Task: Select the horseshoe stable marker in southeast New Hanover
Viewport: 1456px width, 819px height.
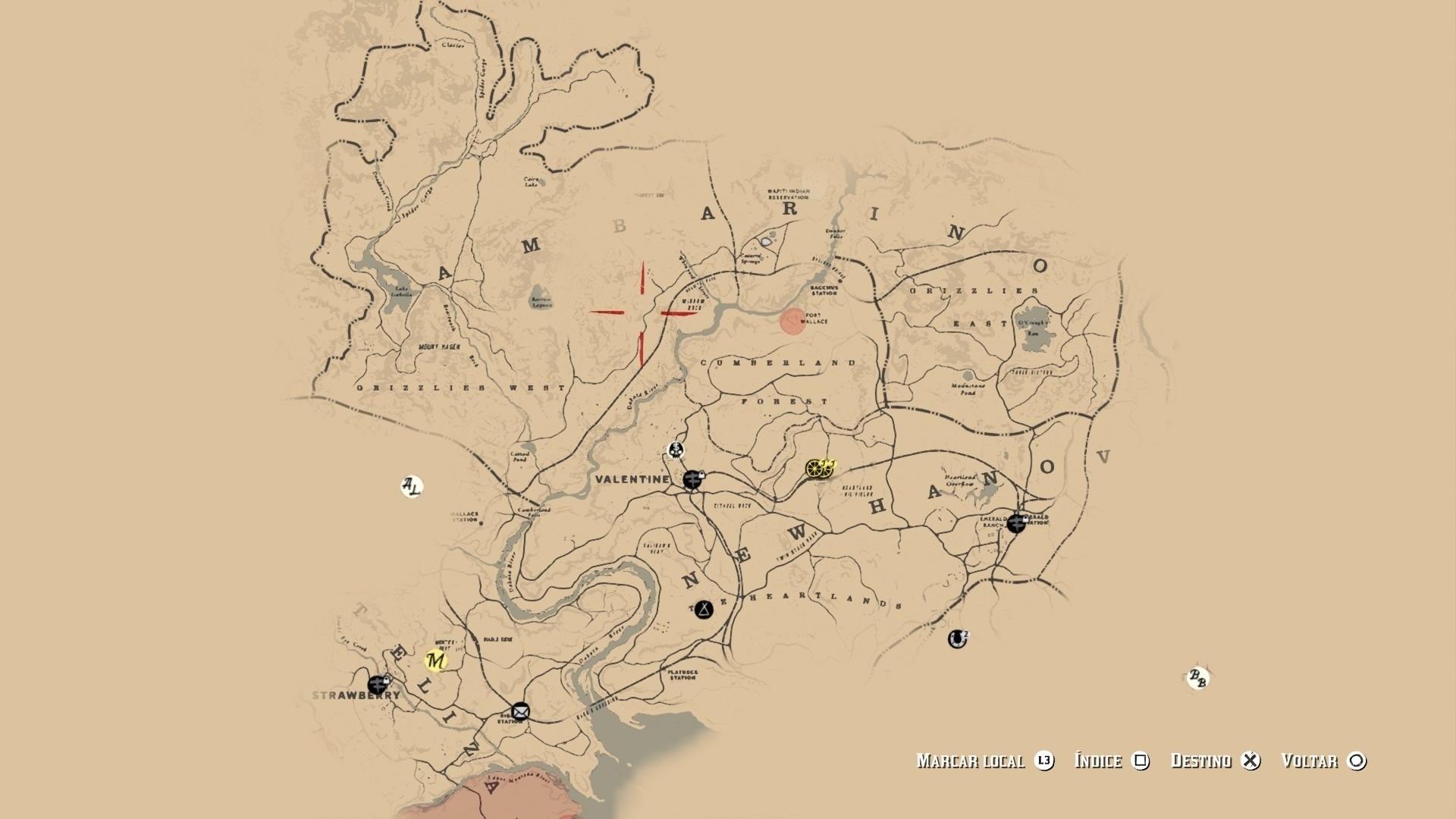Action: click(x=957, y=639)
